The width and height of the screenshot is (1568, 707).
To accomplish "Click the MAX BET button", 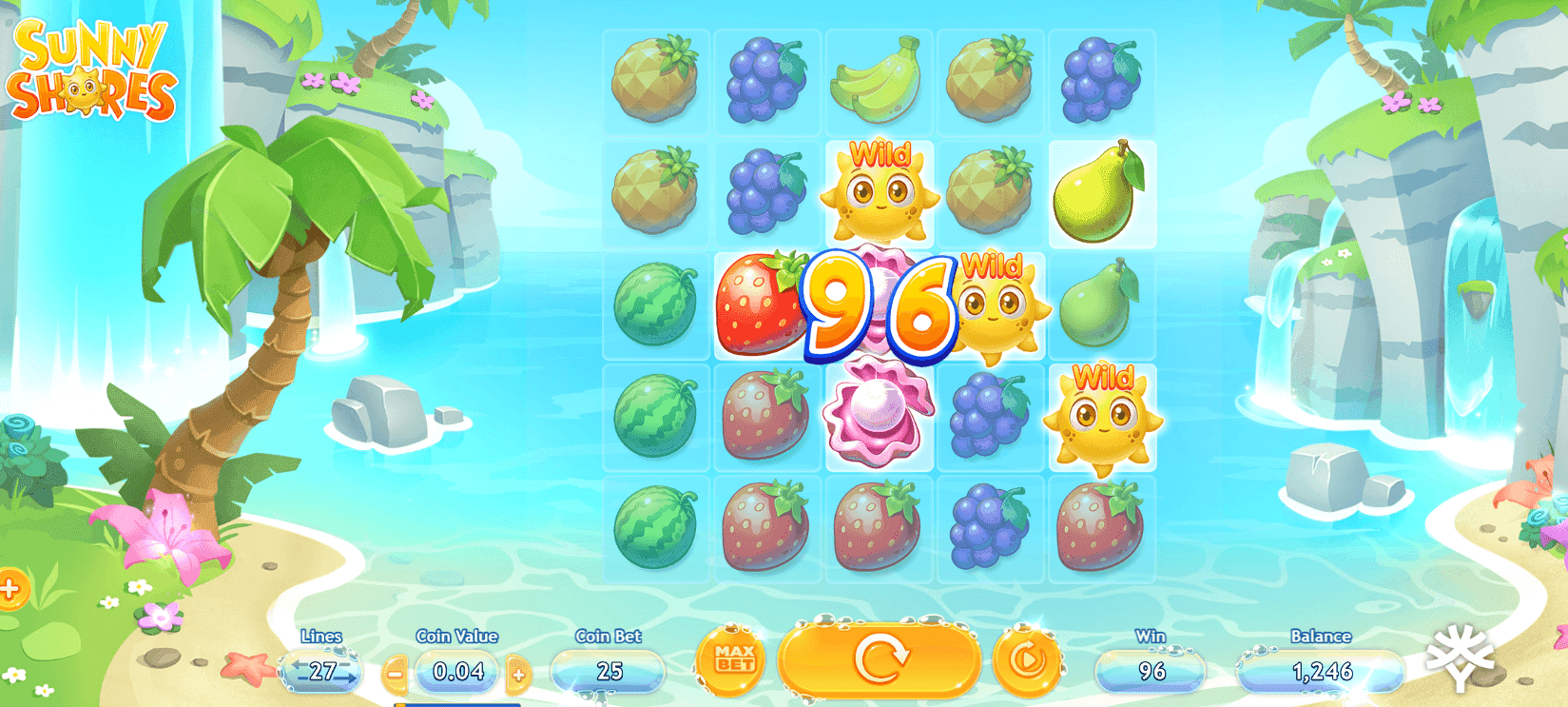I will pos(734,658).
